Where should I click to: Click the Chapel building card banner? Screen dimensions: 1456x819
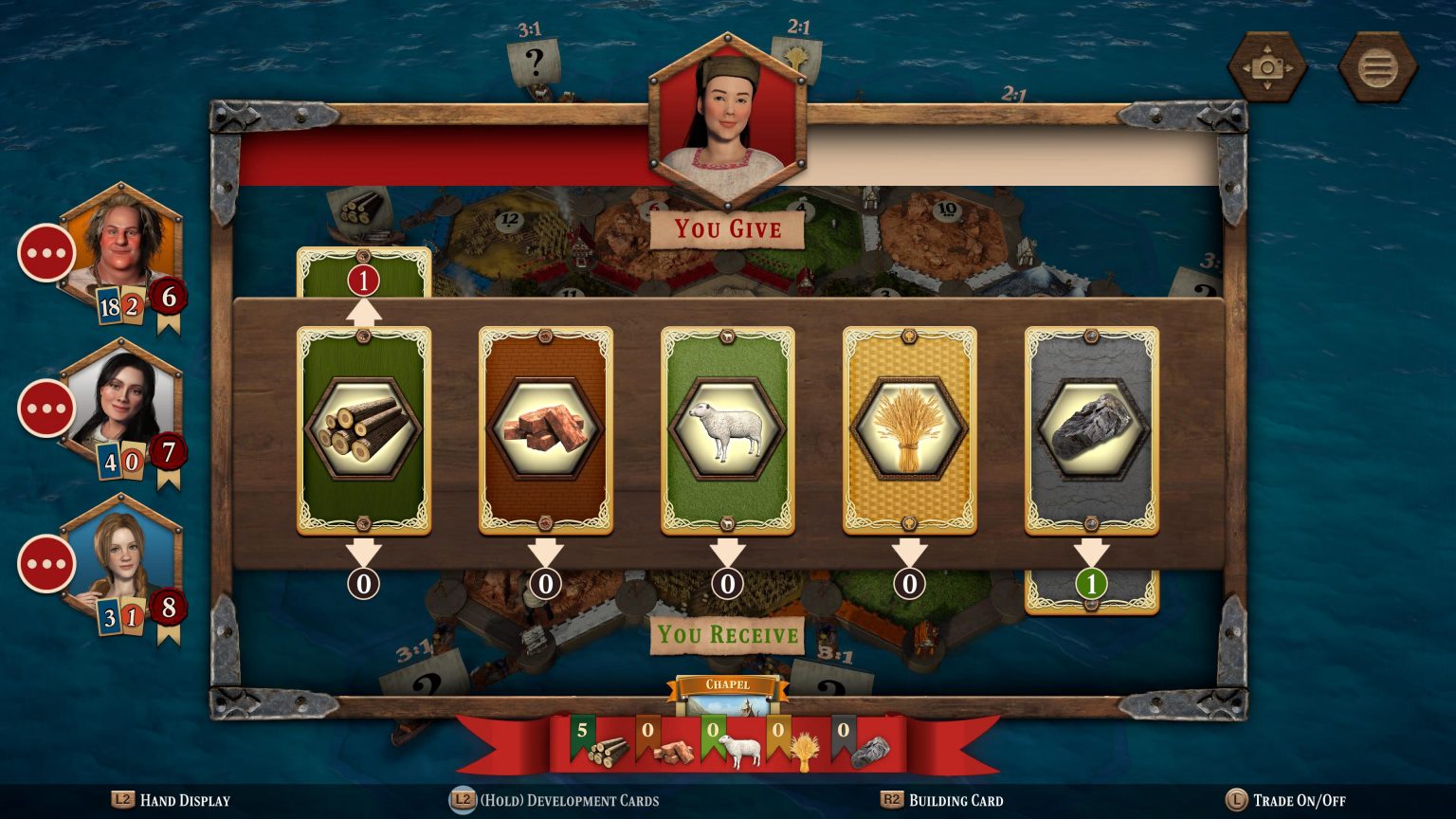[x=727, y=682]
